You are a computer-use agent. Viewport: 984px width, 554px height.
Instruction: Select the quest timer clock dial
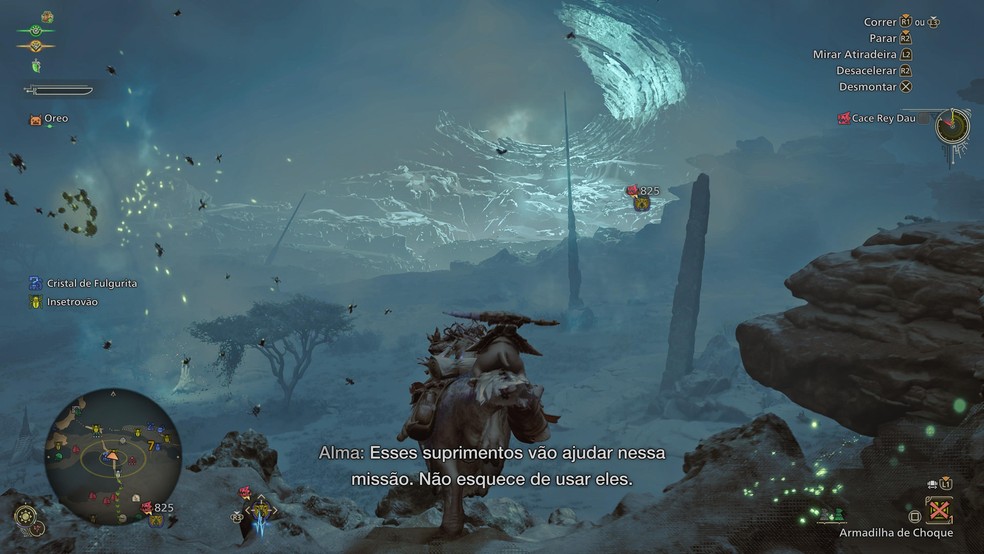tap(952, 126)
